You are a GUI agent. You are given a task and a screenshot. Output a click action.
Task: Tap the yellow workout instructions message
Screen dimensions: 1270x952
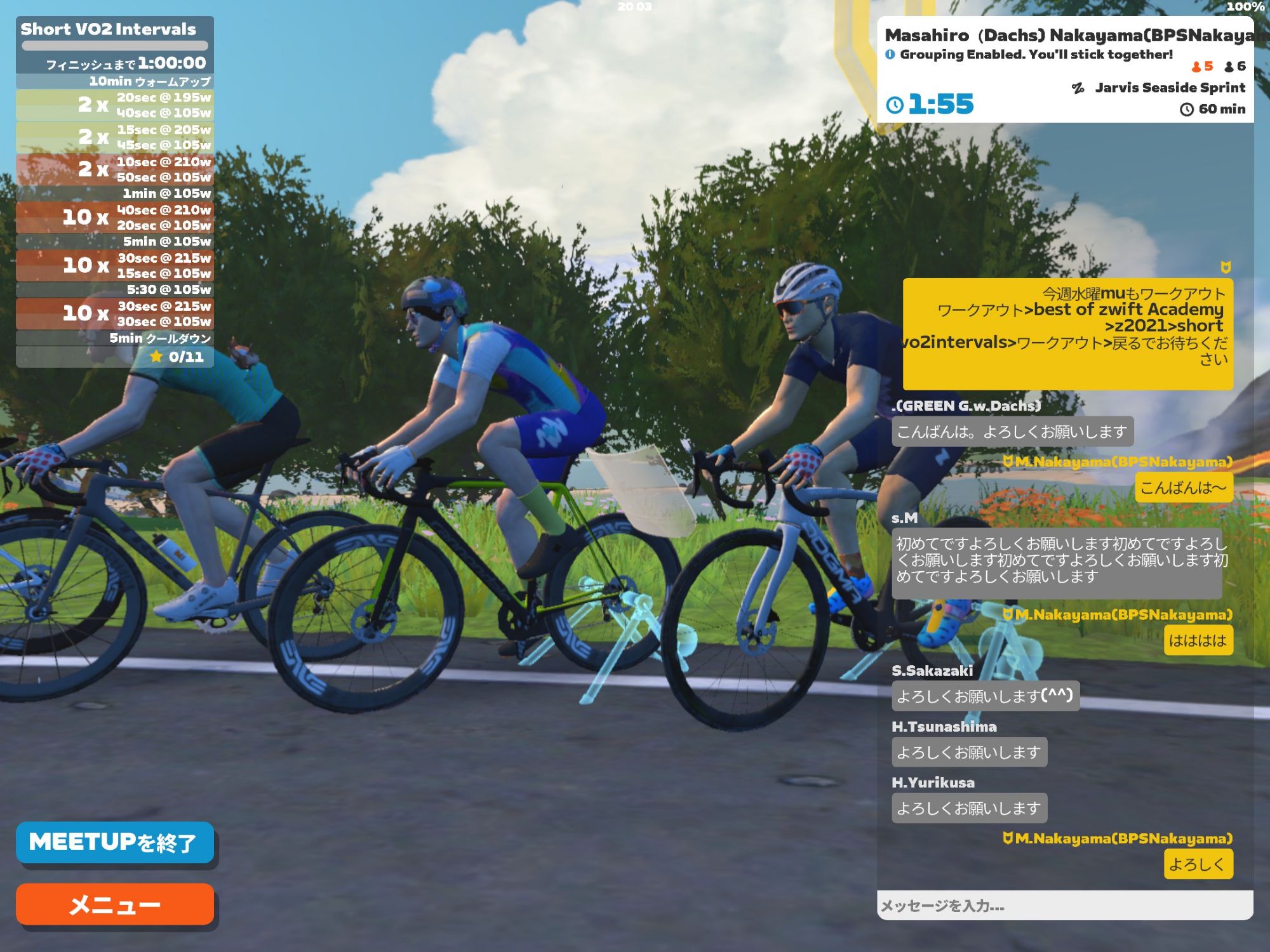[1067, 333]
